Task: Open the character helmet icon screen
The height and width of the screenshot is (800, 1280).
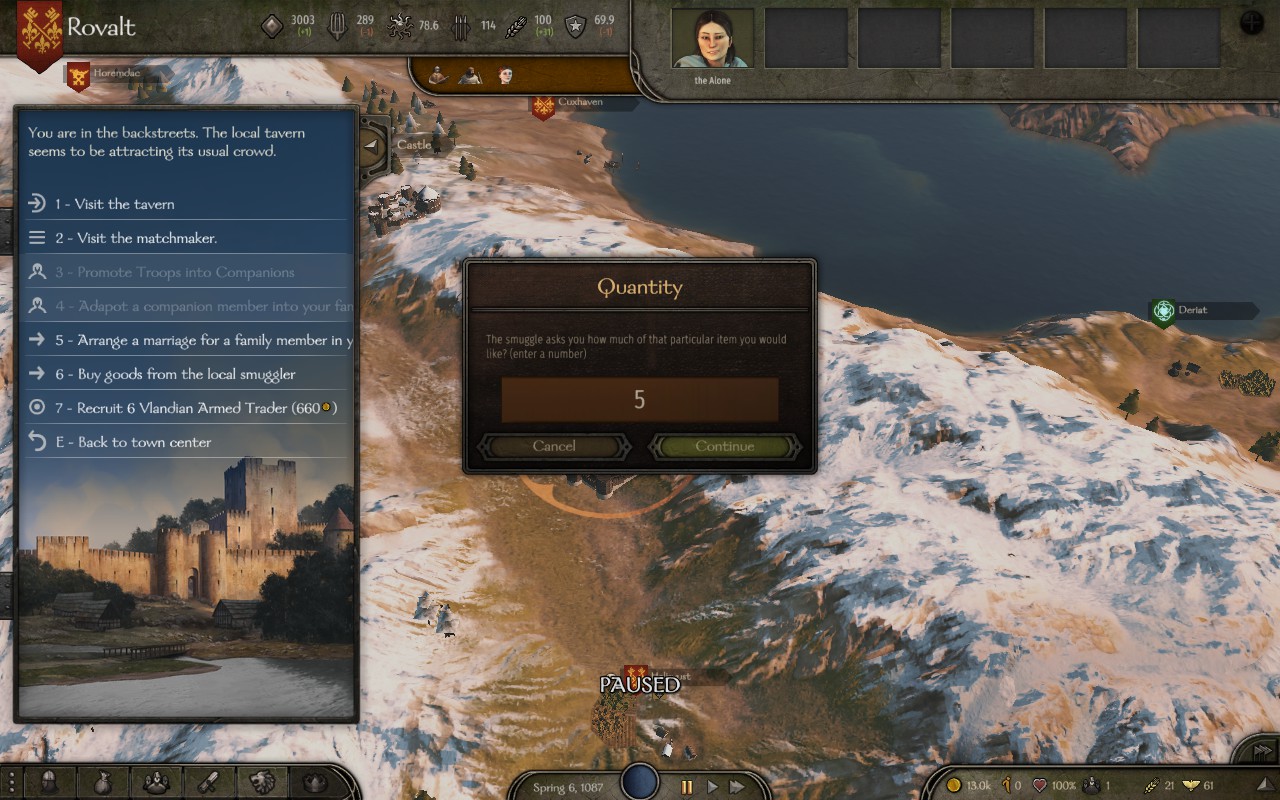Action: click(x=49, y=782)
